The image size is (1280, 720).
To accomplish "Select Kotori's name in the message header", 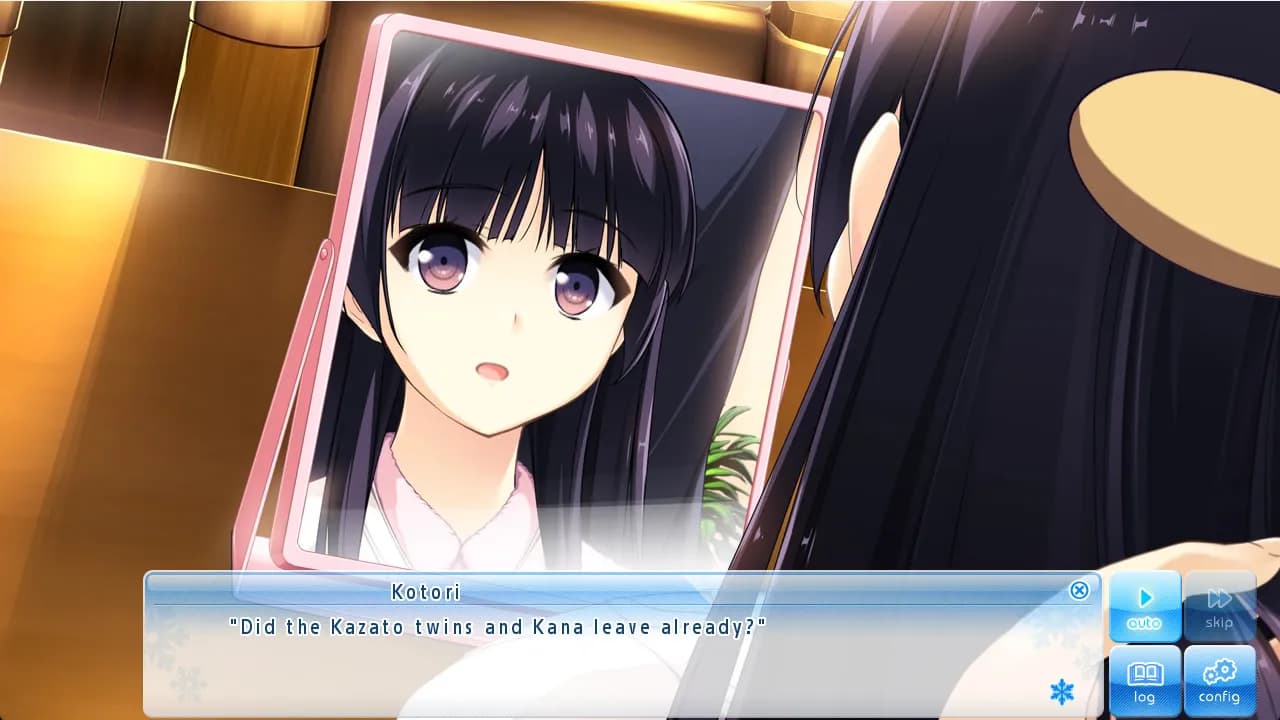I will click(x=426, y=591).
